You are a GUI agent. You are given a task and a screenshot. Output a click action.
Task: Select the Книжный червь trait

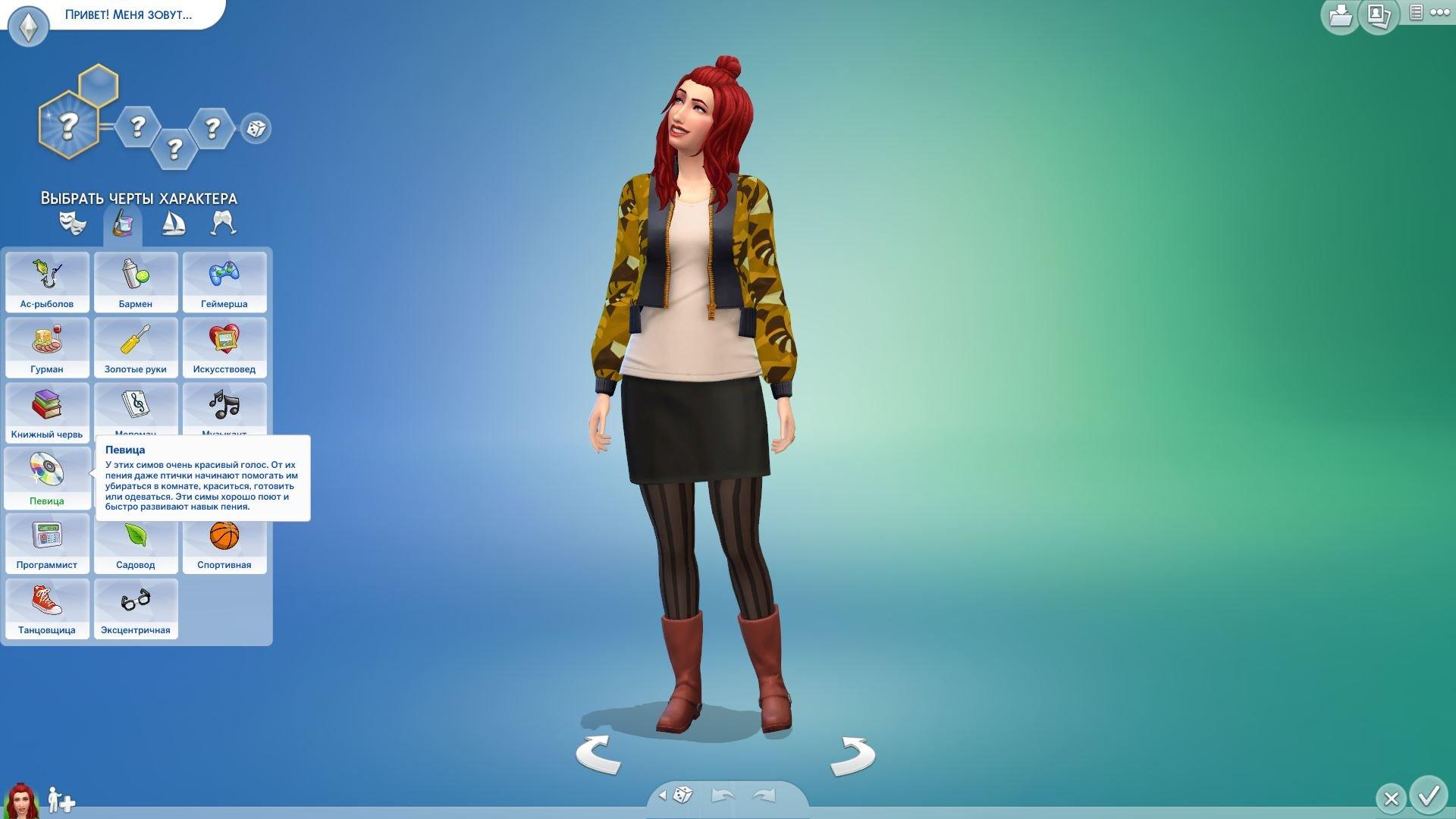(x=47, y=412)
